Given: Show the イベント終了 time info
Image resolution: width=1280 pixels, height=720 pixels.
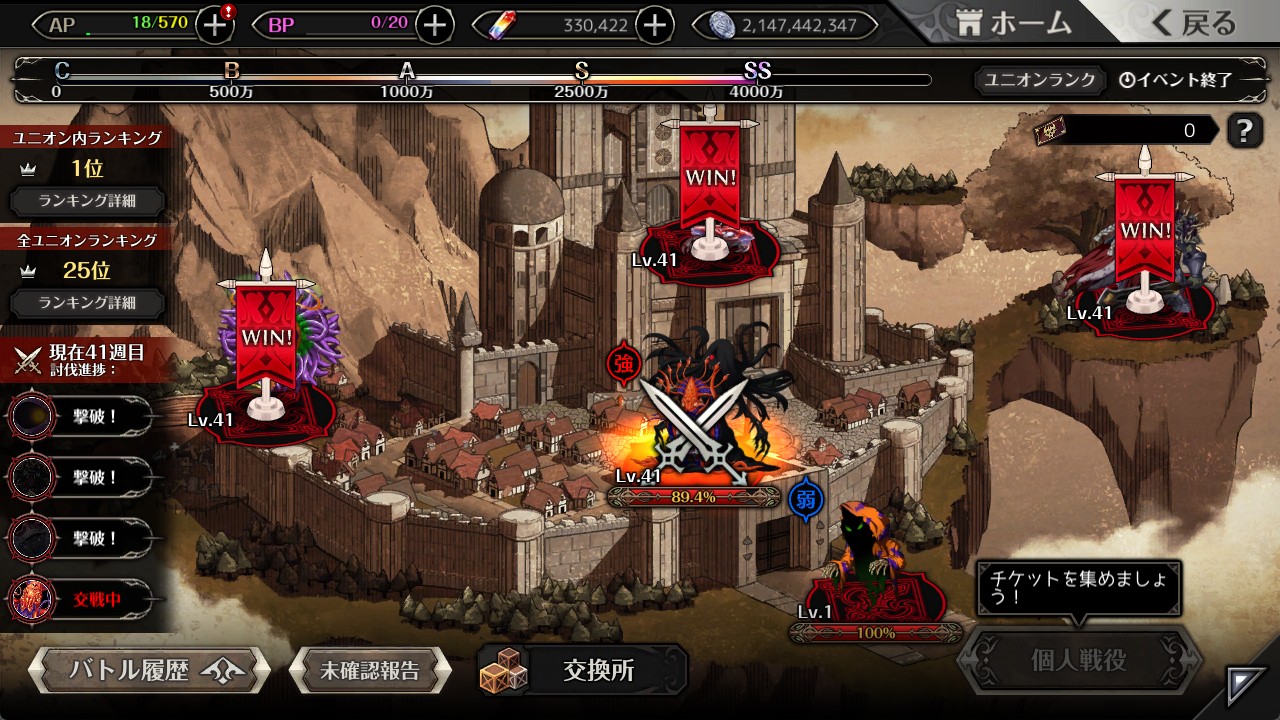Looking at the screenshot, I should click(1175, 80).
